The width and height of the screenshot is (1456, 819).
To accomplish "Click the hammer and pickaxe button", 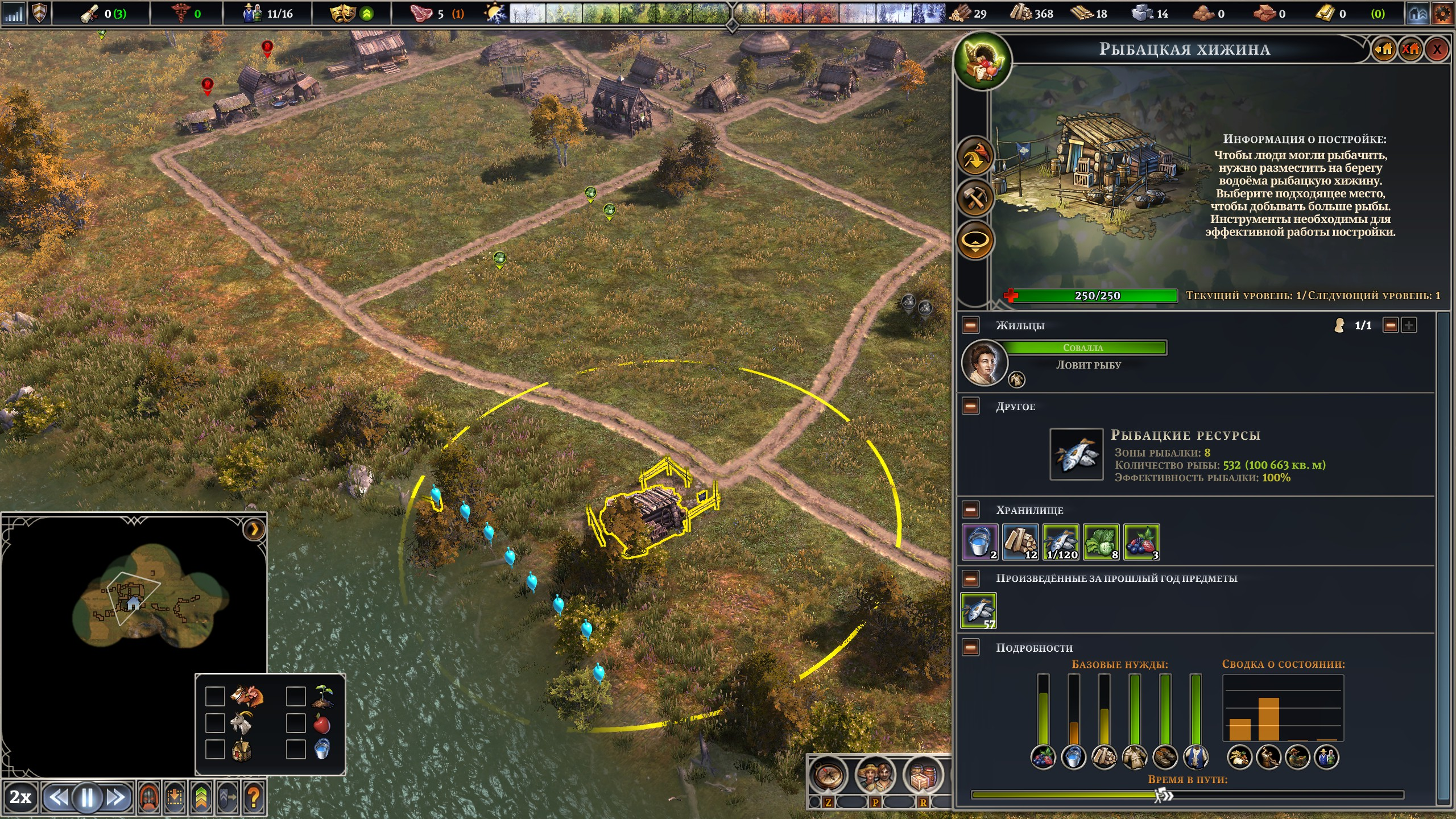I will (x=975, y=198).
